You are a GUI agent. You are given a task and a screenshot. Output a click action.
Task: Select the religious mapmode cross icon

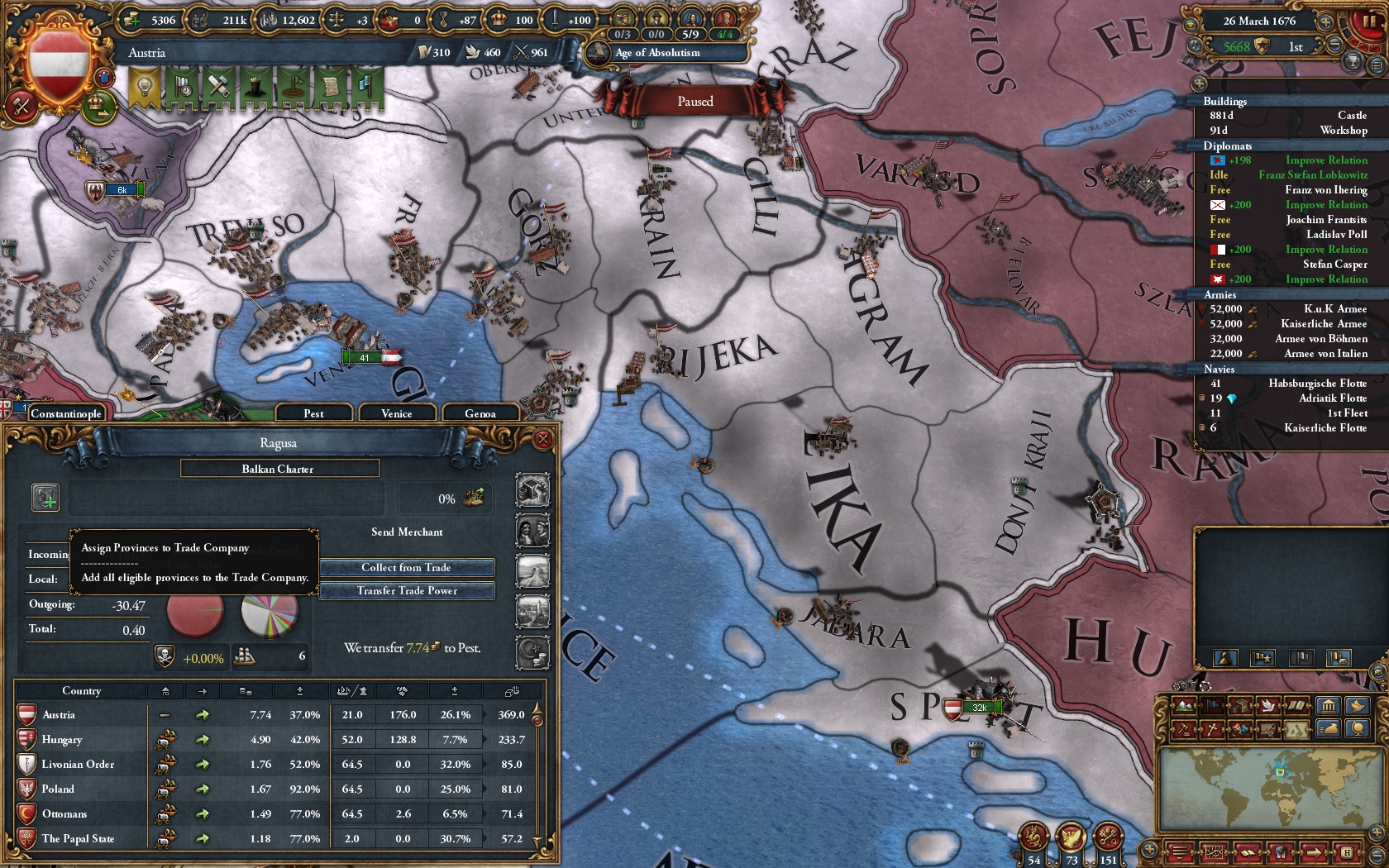1212,729
